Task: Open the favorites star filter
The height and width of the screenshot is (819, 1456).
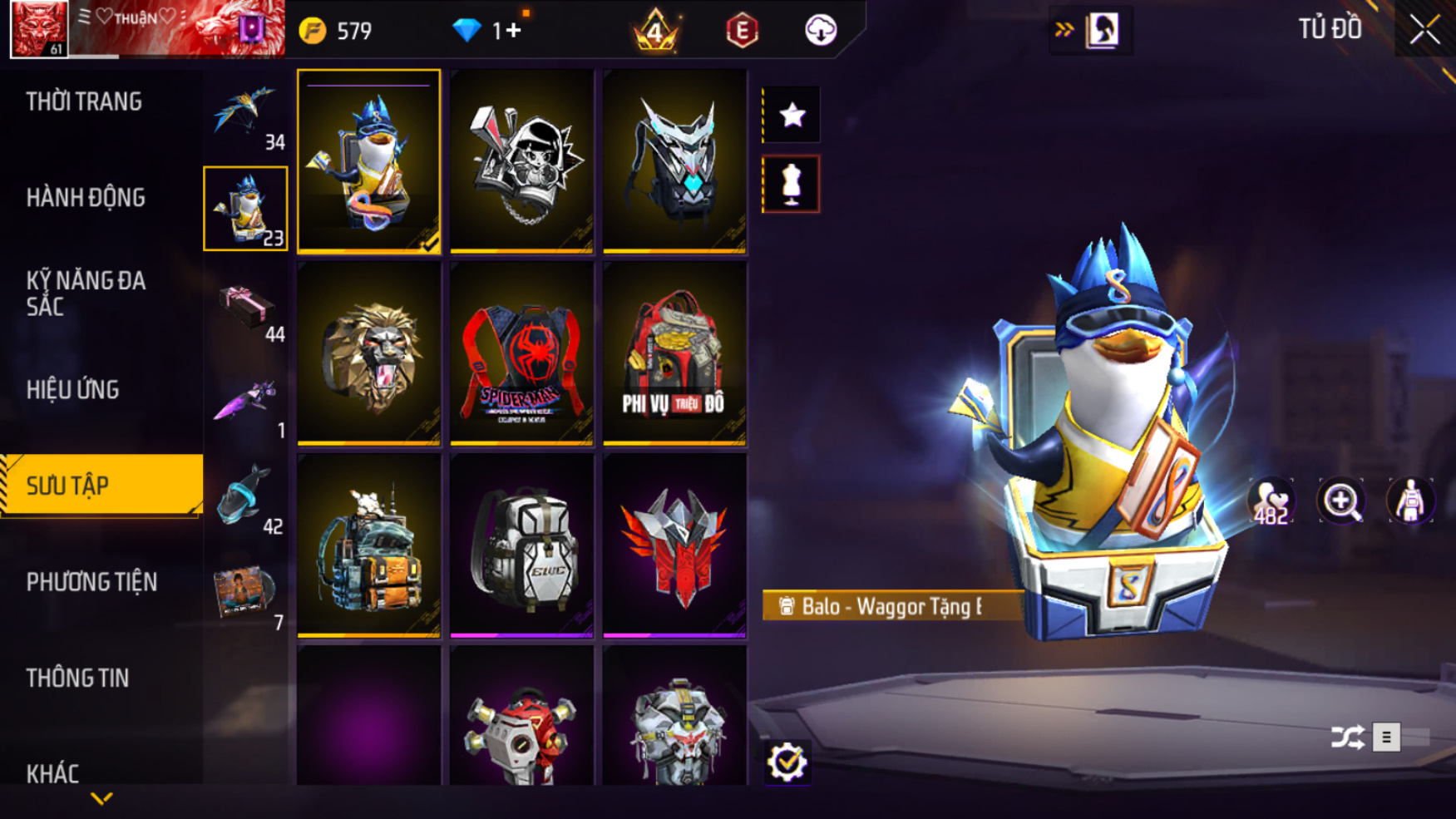Action: [792, 115]
